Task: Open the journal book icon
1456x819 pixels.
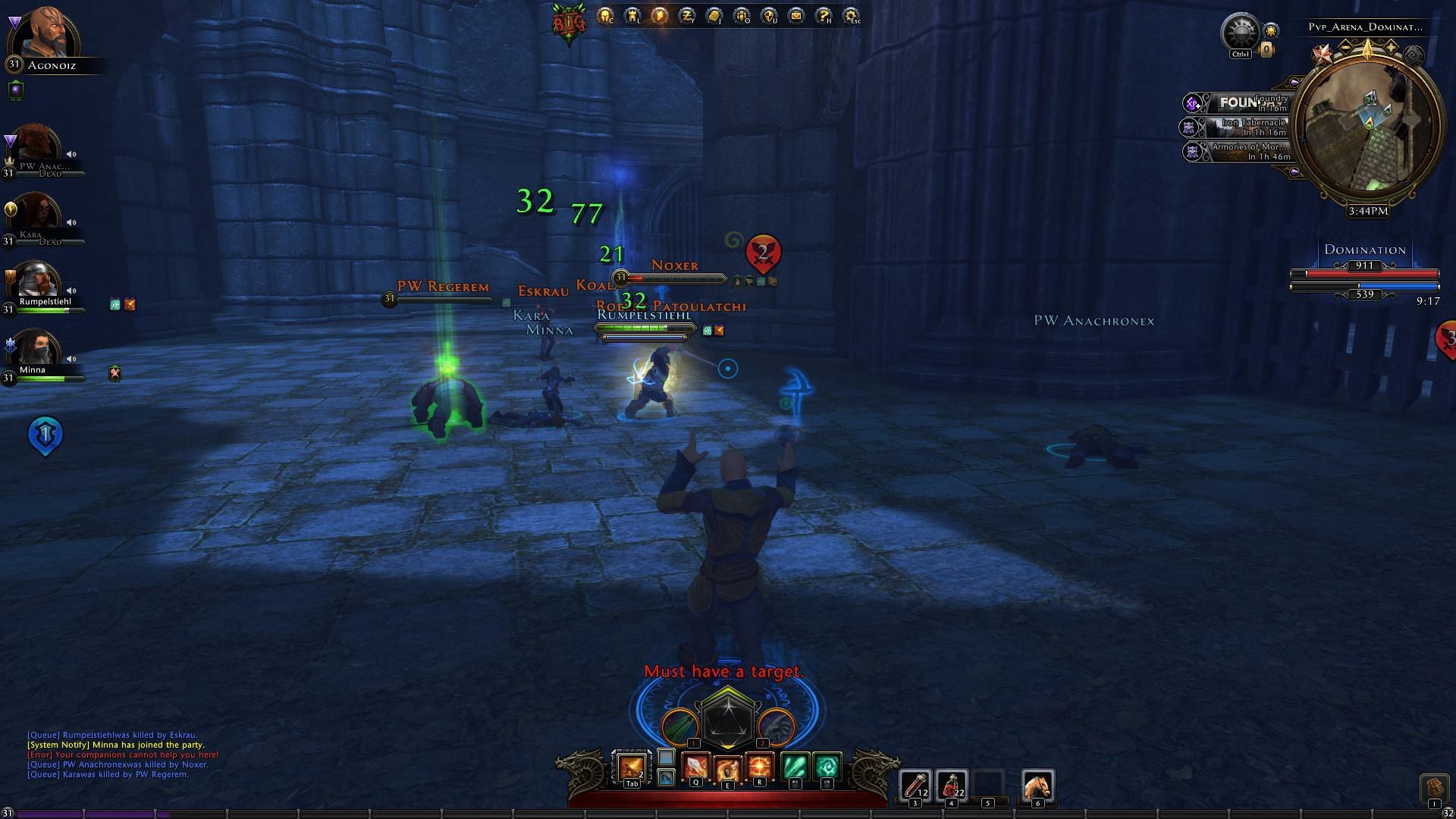Action: pyautogui.click(x=714, y=15)
